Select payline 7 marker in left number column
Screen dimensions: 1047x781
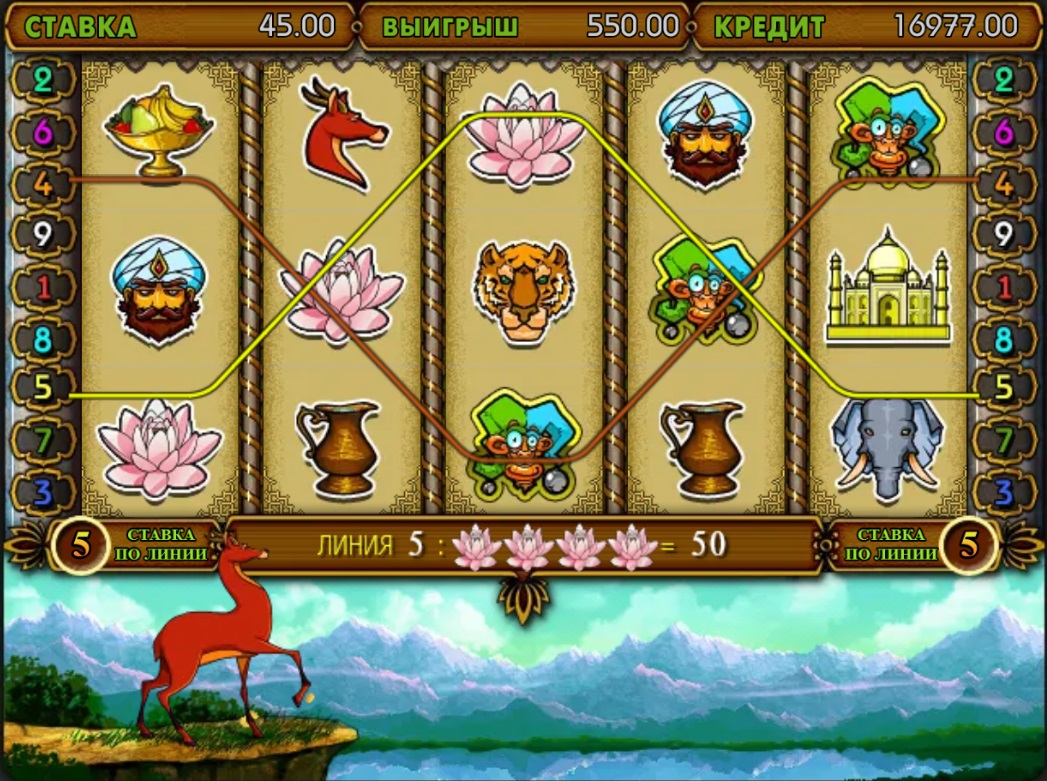pyautogui.click(x=43, y=439)
